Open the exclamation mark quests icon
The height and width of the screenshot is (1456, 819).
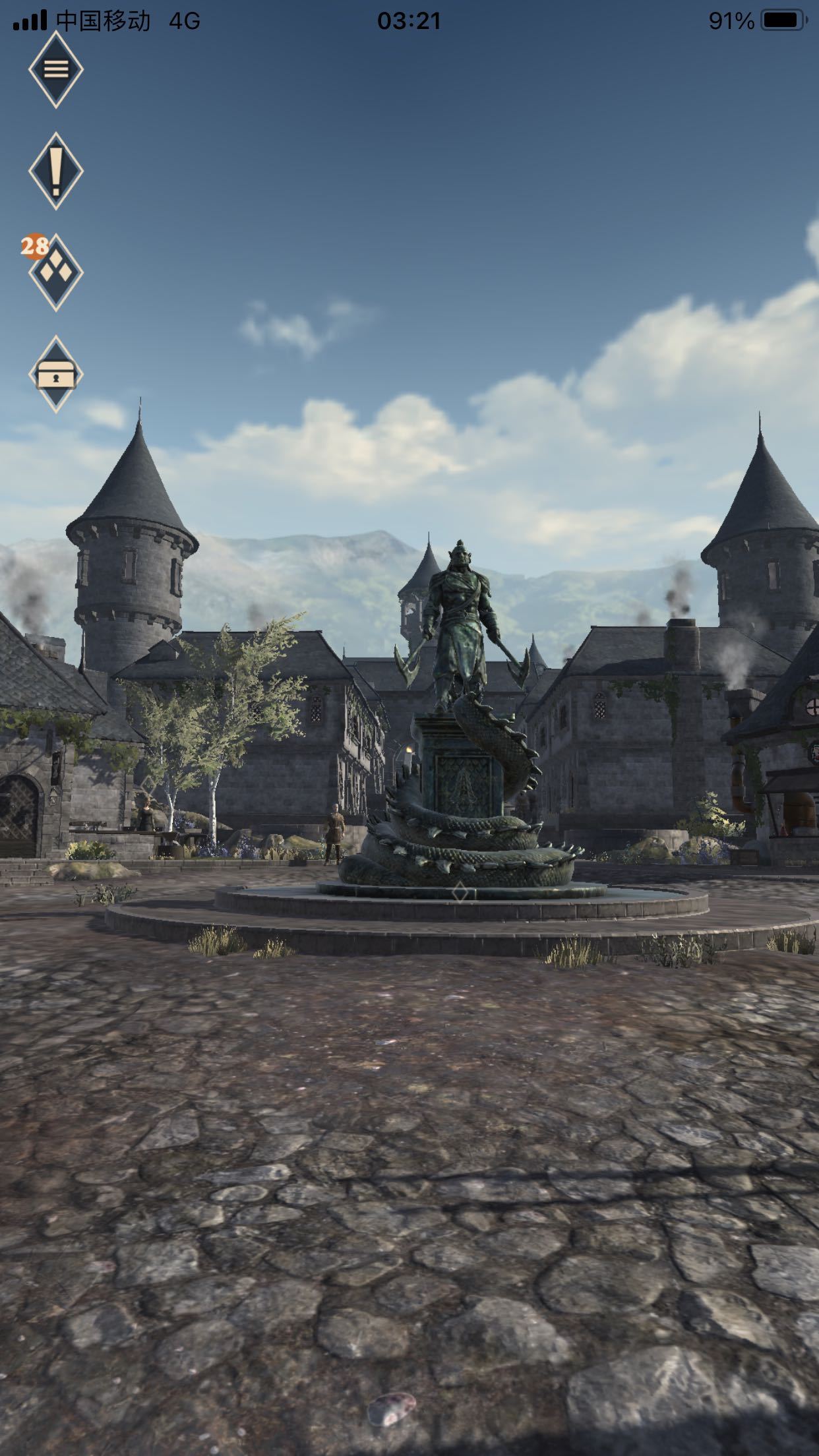coord(56,171)
